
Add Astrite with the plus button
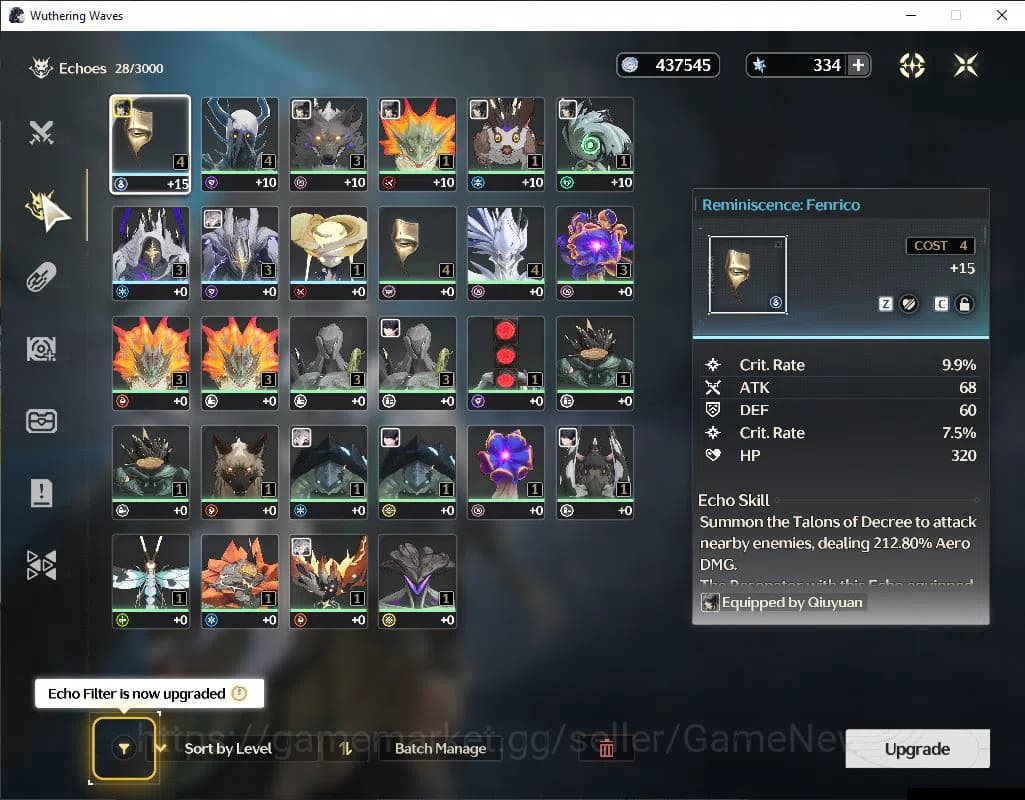pos(858,65)
